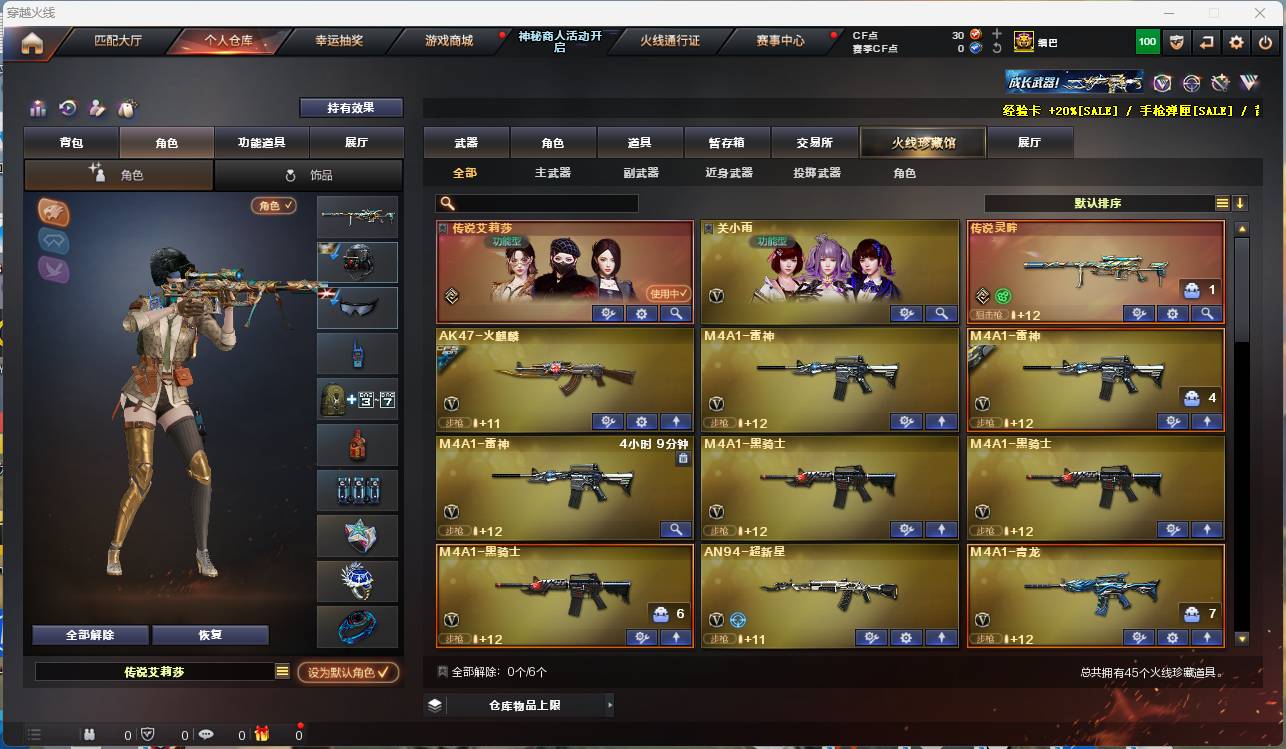Click the home icon at top-left
This screenshot has height=749, width=1286.
click(x=33, y=42)
